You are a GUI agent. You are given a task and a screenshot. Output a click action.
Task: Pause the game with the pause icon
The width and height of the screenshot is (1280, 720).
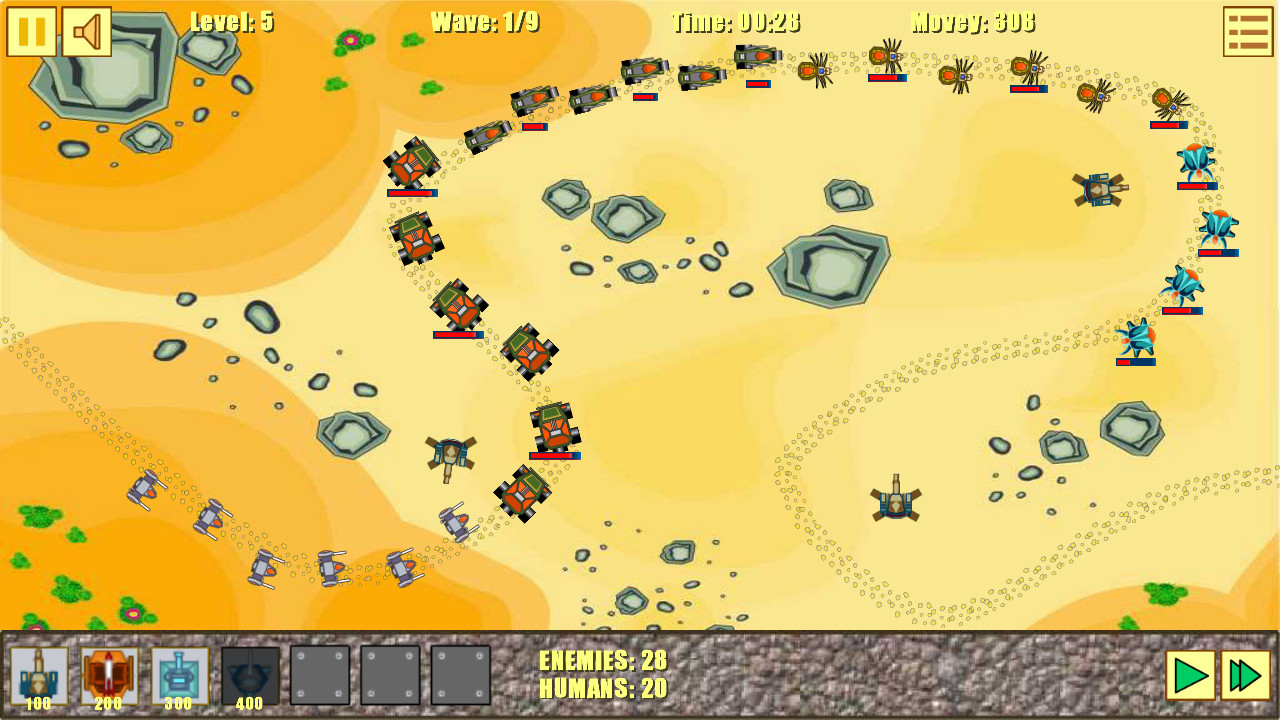pos(32,31)
